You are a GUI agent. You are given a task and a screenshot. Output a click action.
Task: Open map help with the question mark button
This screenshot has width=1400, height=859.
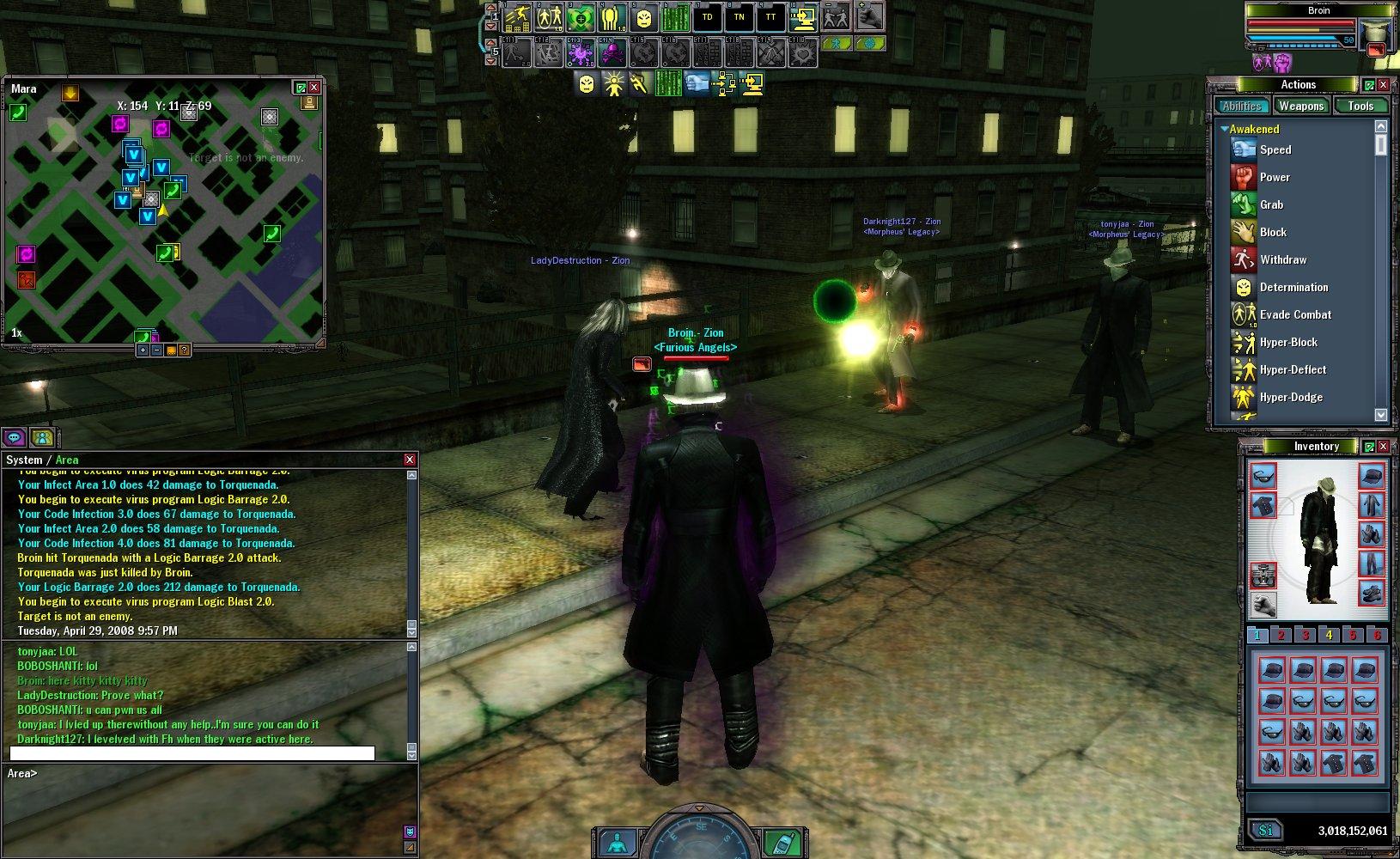tap(184, 350)
